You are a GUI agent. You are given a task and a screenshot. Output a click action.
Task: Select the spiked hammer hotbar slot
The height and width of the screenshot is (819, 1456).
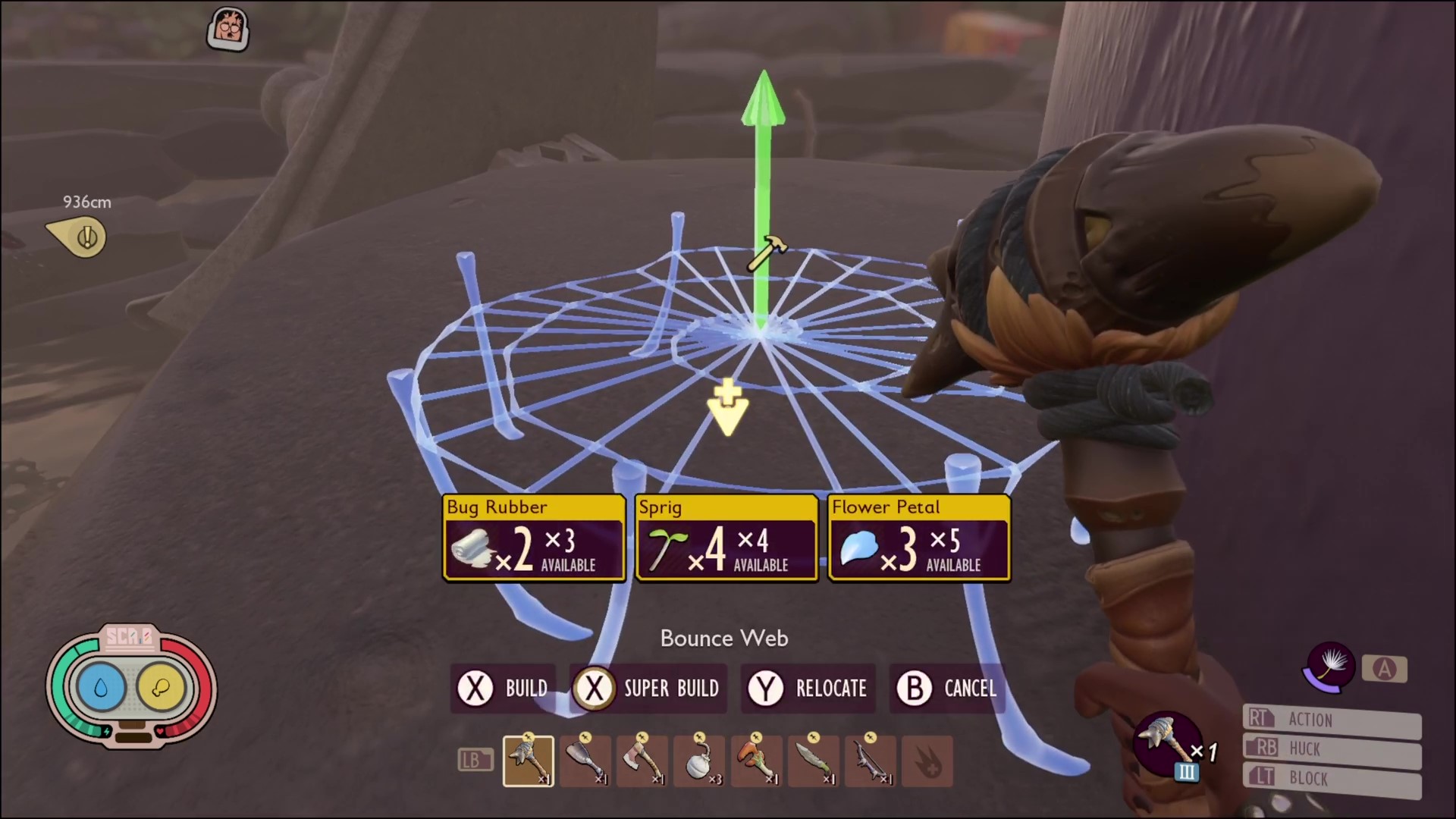[528, 761]
